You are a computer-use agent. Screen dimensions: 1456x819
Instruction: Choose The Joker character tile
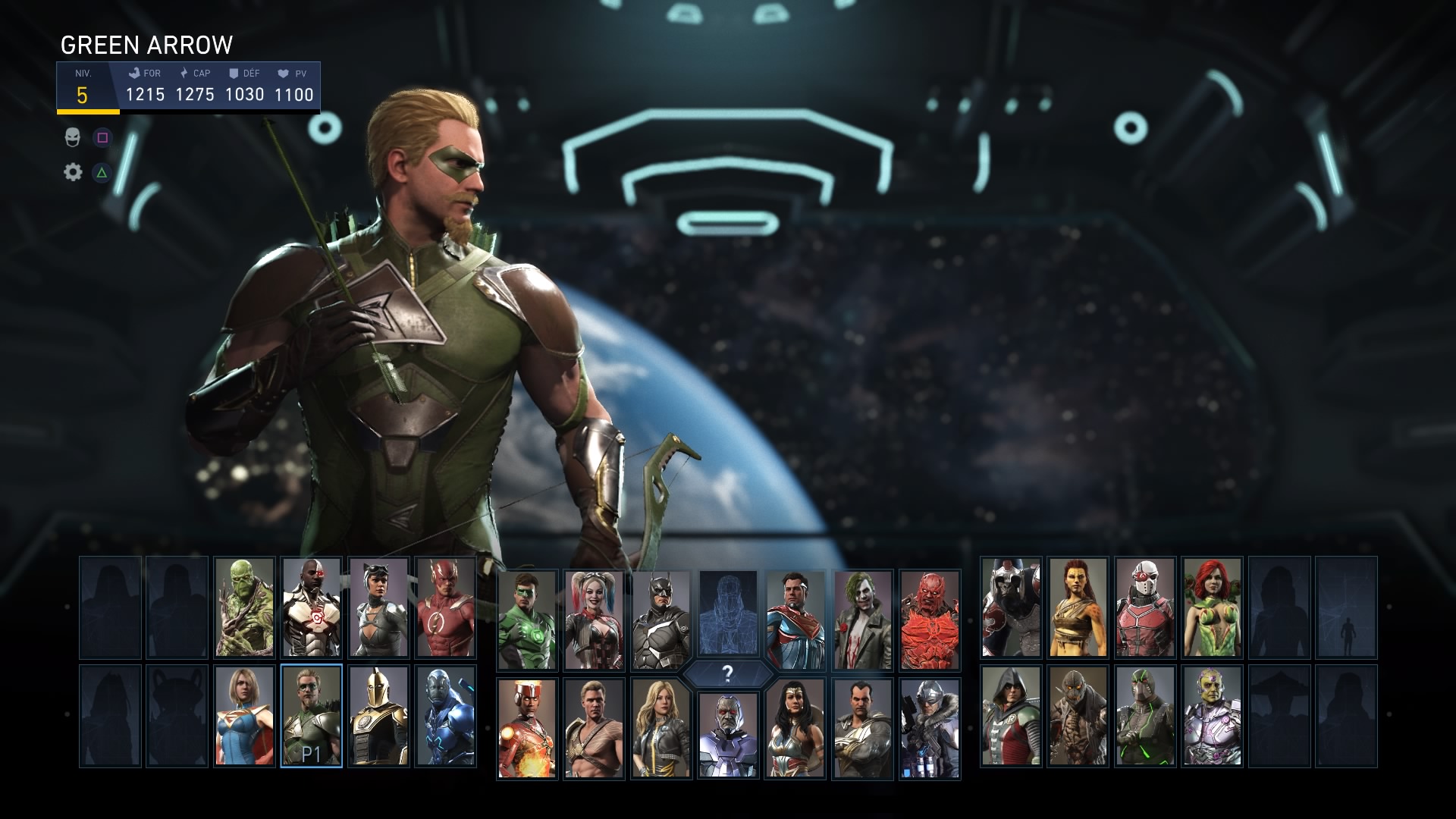pos(862,620)
